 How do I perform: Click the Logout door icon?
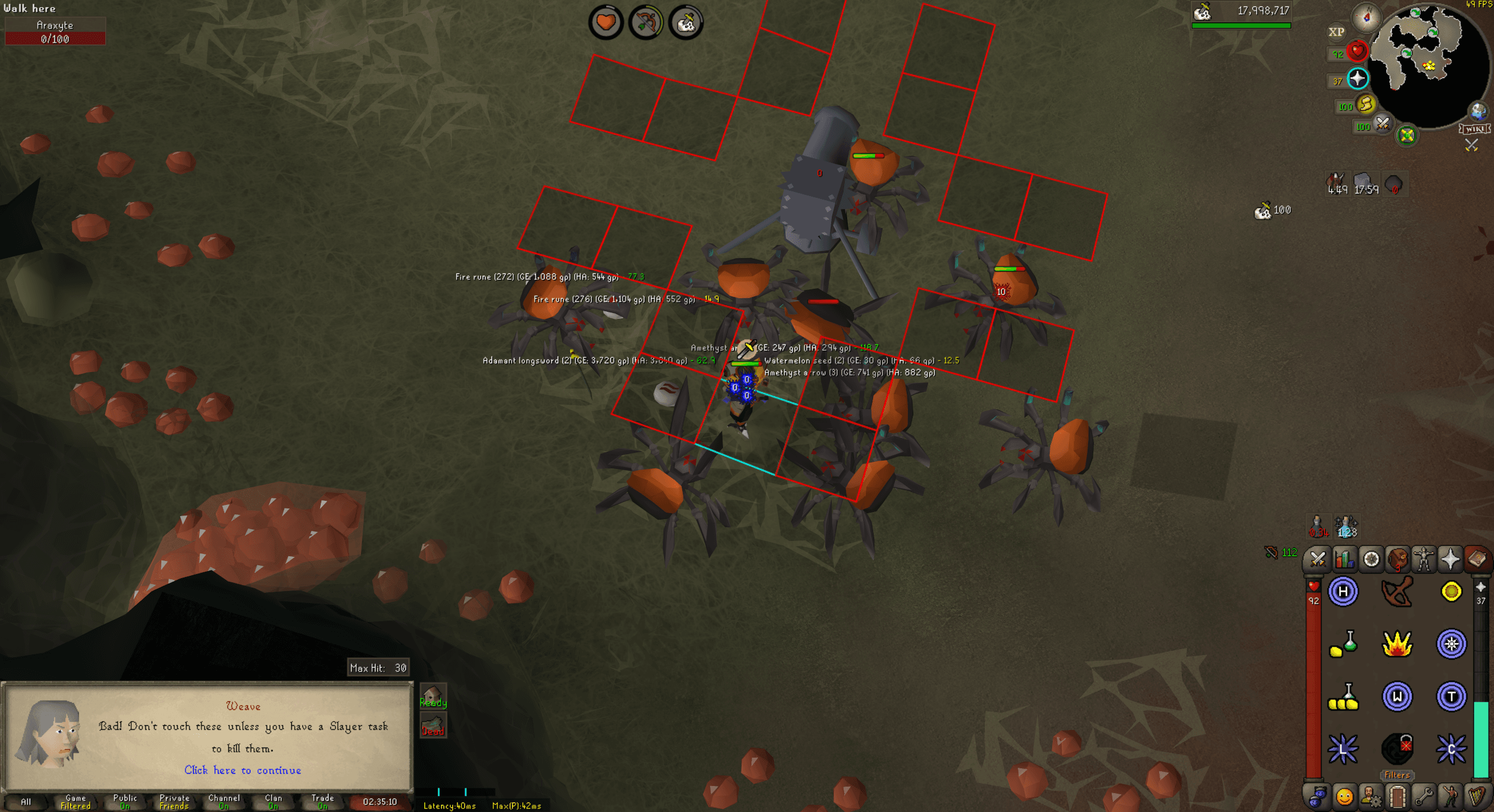pos(1398,797)
